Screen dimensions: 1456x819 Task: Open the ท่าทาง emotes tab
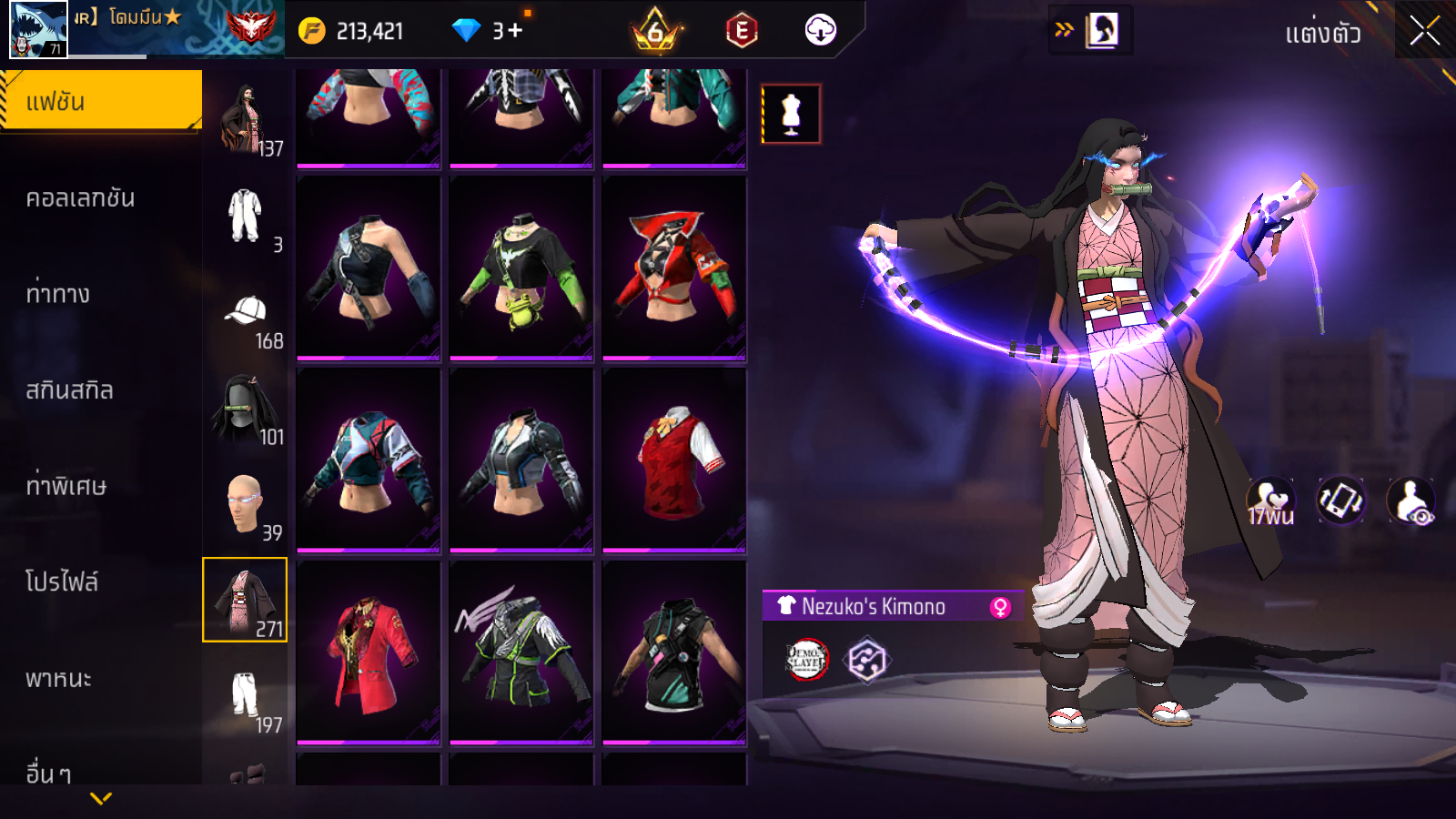point(58,294)
